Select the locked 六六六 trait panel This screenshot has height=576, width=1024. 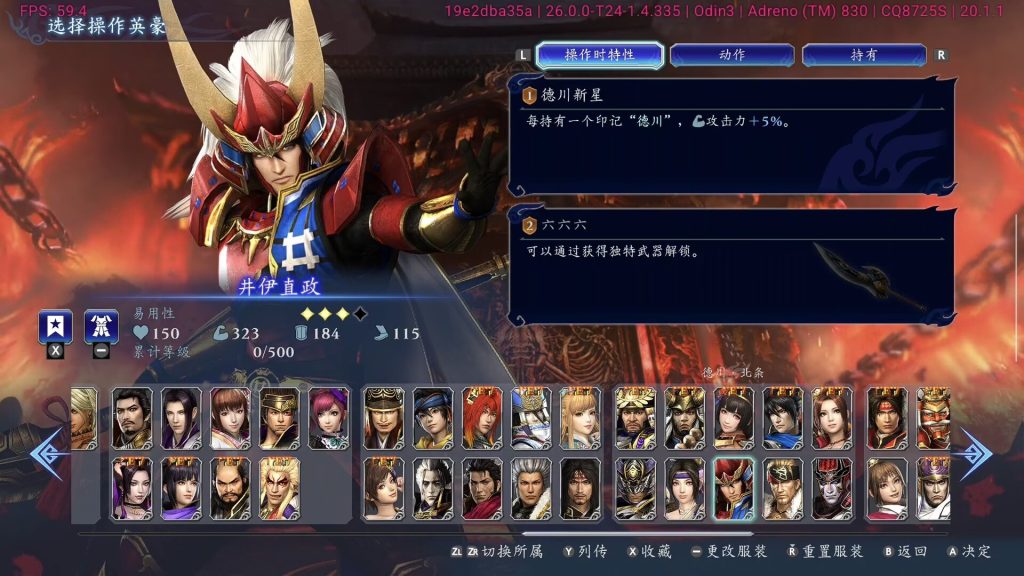(x=730, y=265)
